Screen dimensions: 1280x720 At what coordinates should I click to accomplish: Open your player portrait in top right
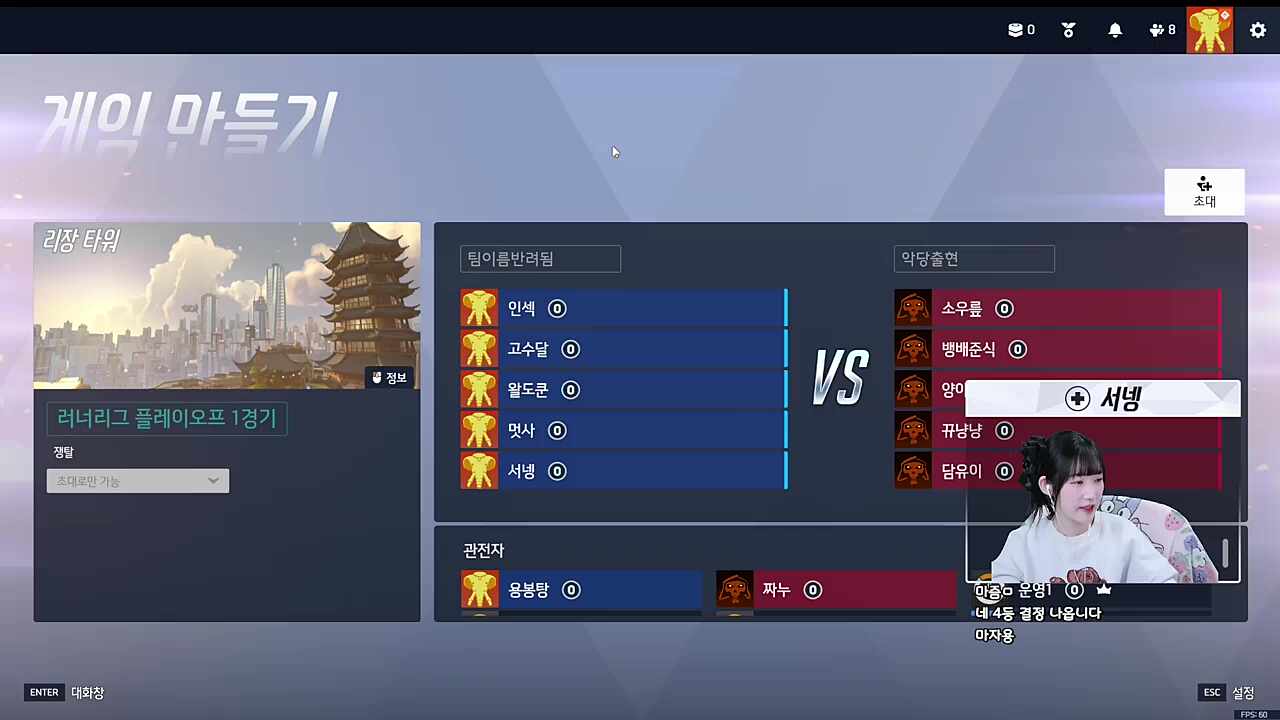click(x=1209, y=30)
